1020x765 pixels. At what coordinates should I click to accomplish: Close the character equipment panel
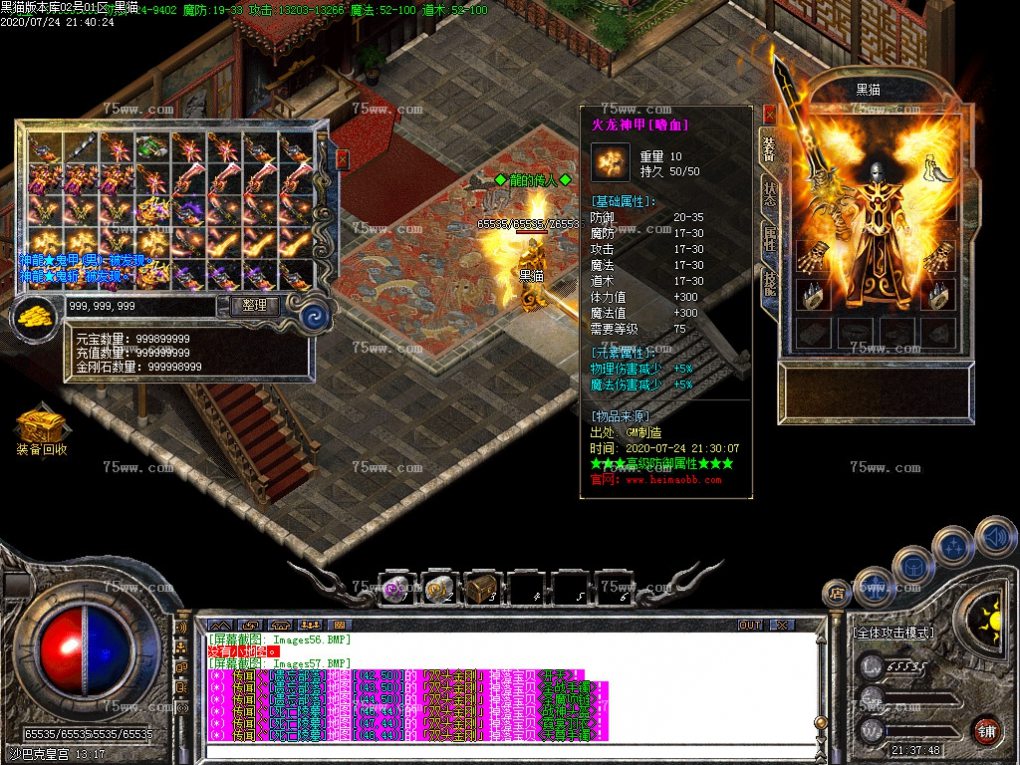coord(769,114)
